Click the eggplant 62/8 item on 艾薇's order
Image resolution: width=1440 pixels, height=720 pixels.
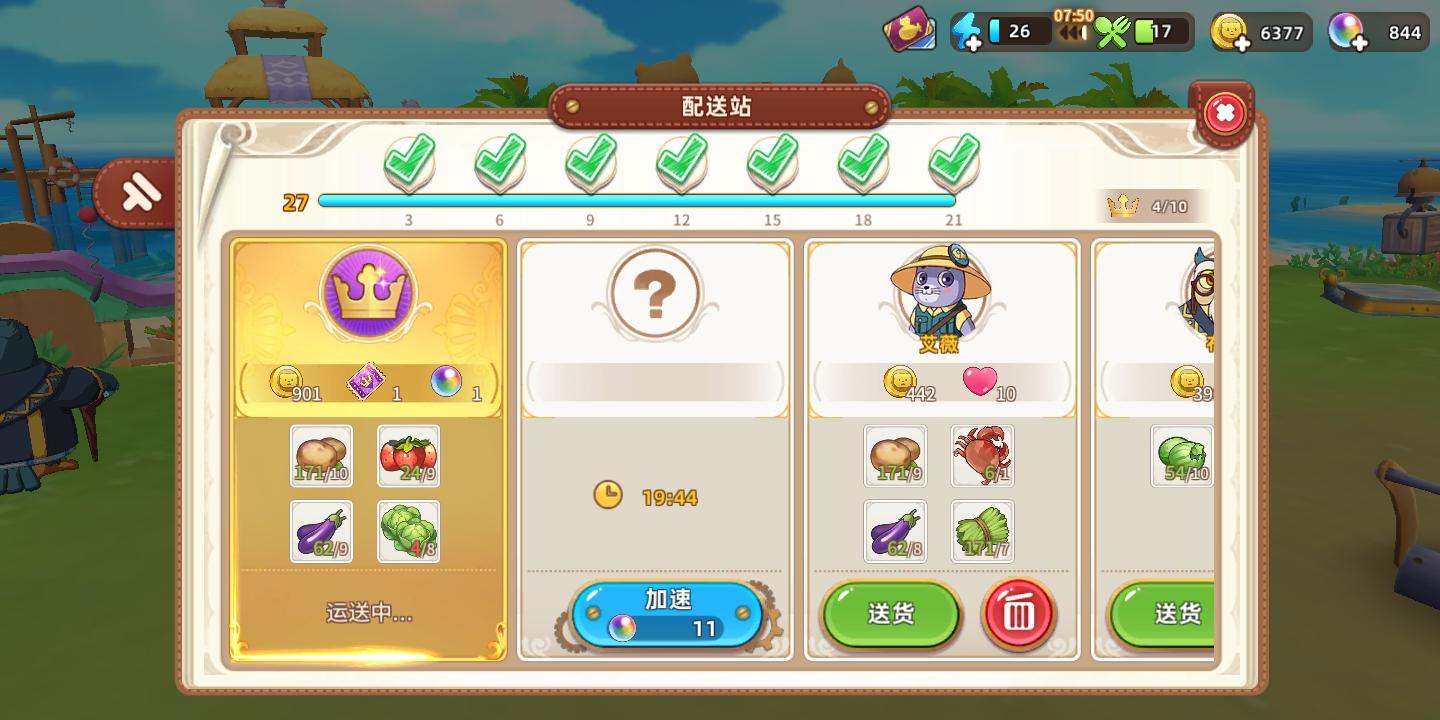click(x=896, y=531)
